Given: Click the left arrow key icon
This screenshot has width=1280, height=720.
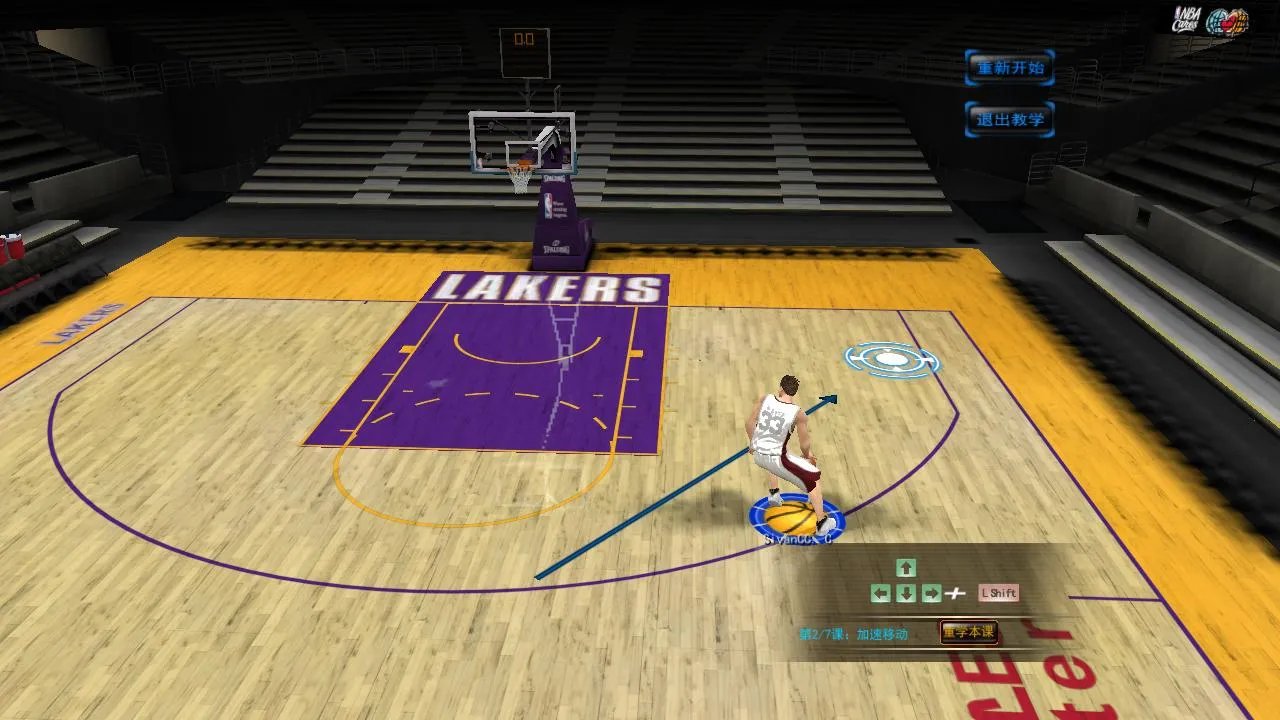Looking at the screenshot, I should 881,593.
